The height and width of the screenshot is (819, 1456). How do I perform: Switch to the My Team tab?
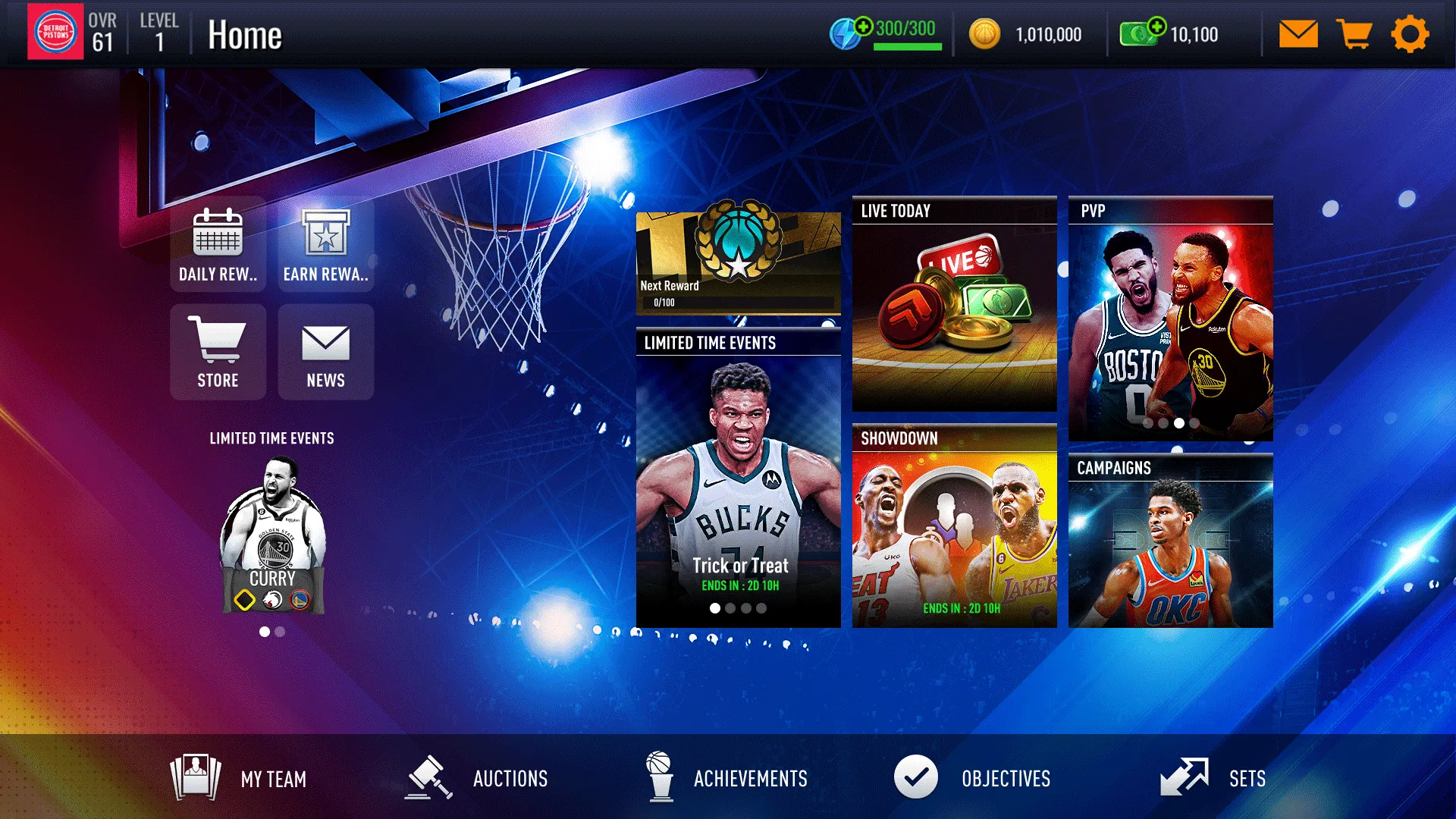[x=196, y=778]
